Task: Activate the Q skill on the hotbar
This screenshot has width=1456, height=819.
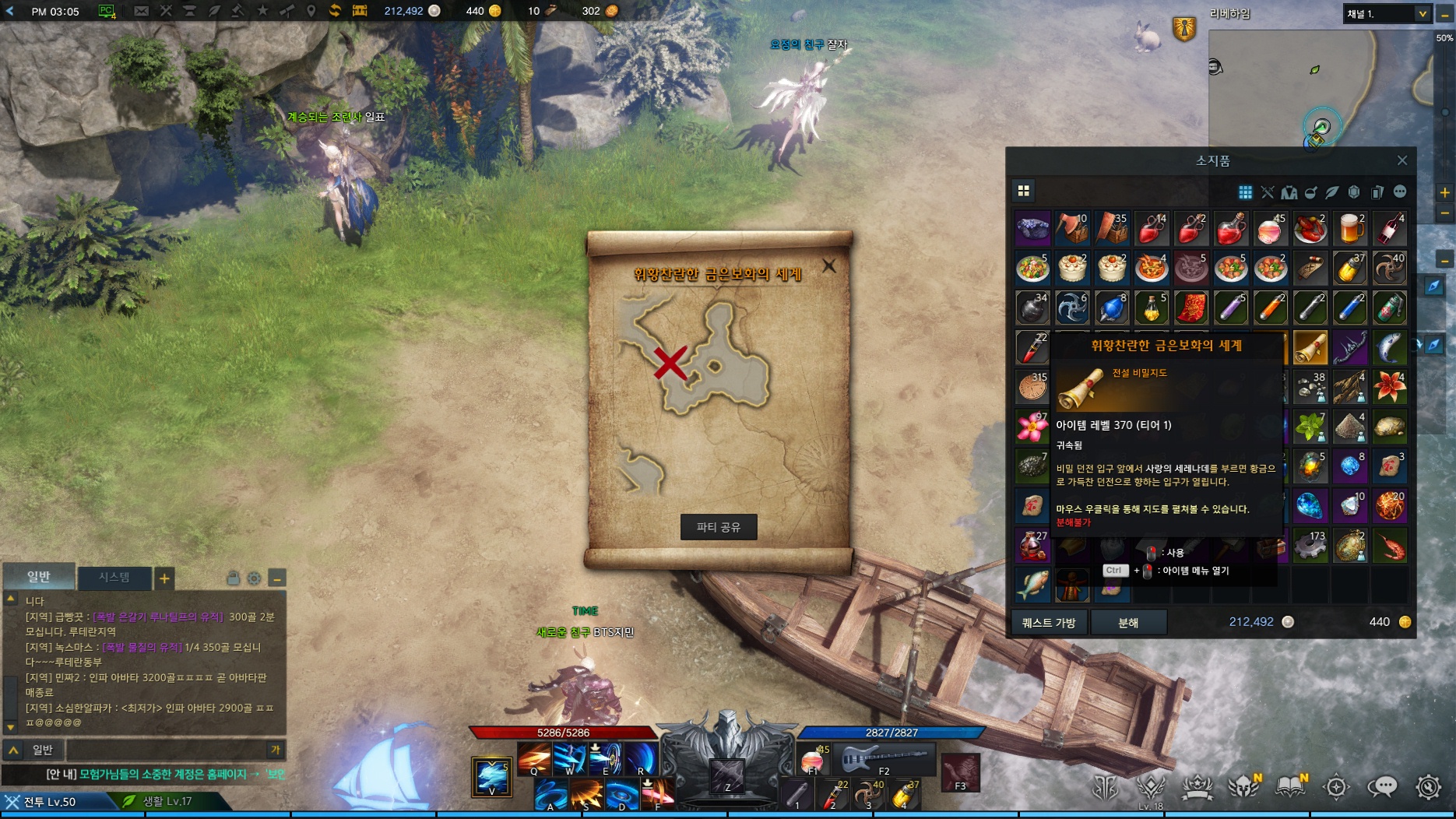Action: pos(534,758)
